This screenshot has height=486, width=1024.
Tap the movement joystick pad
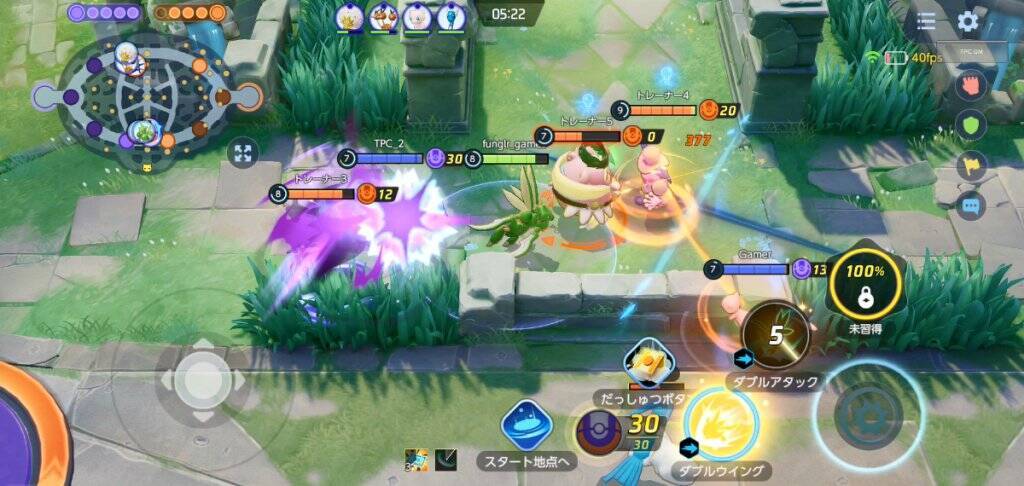(202, 379)
